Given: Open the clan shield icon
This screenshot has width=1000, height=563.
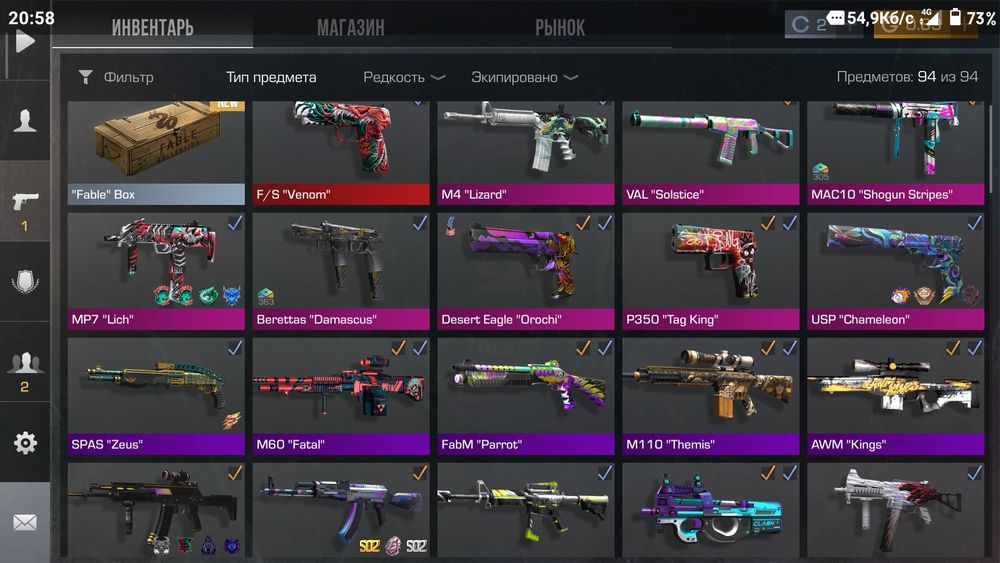Looking at the screenshot, I should tap(25, 282).
